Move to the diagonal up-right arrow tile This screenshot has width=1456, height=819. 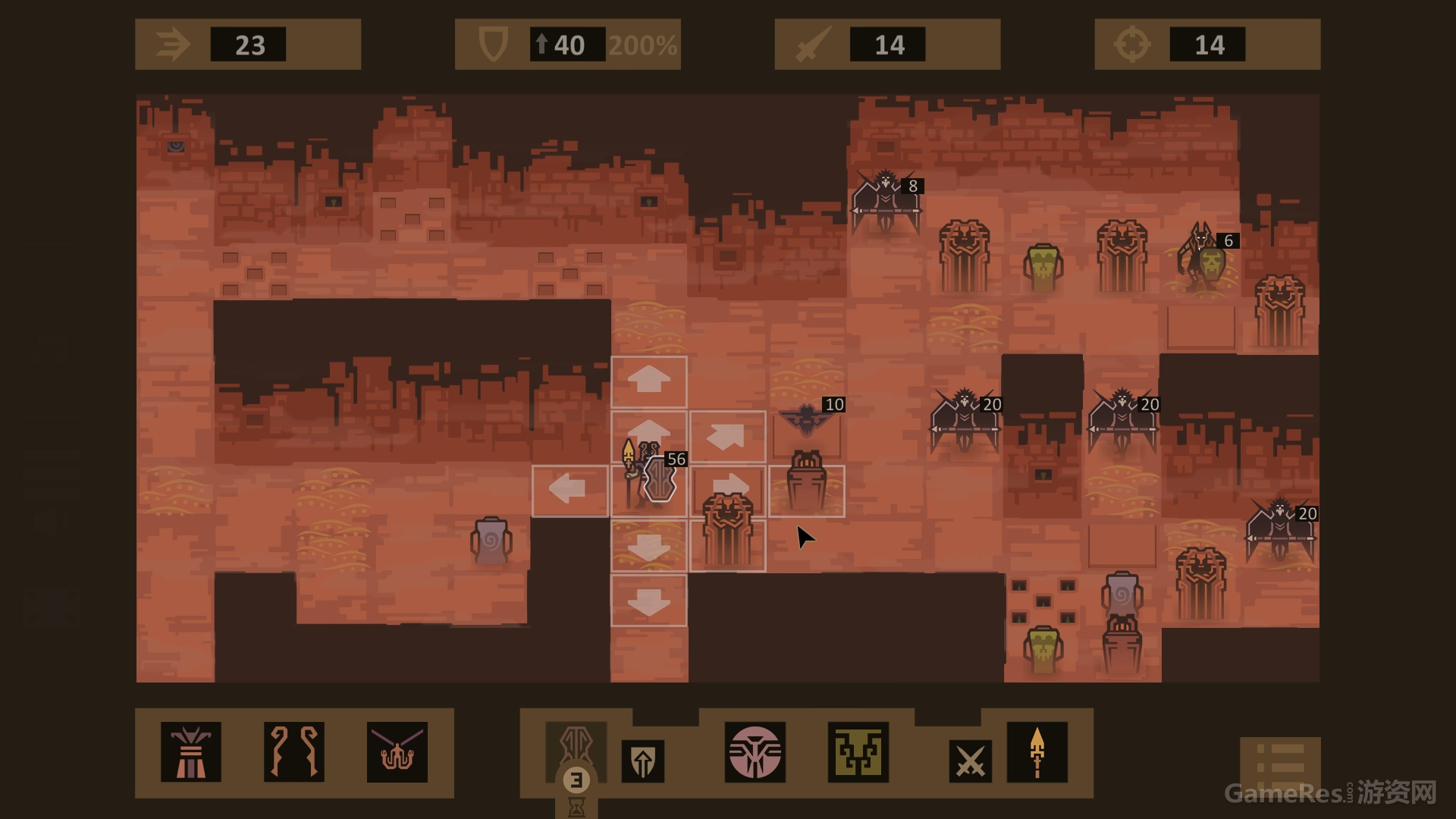[x=727, y=437]
